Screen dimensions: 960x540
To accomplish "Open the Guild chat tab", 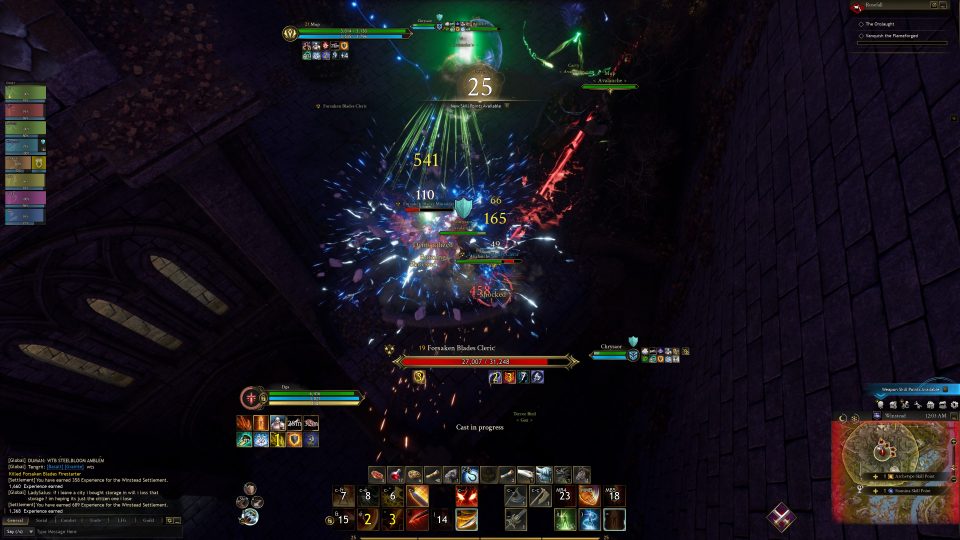I will point(147,520).
